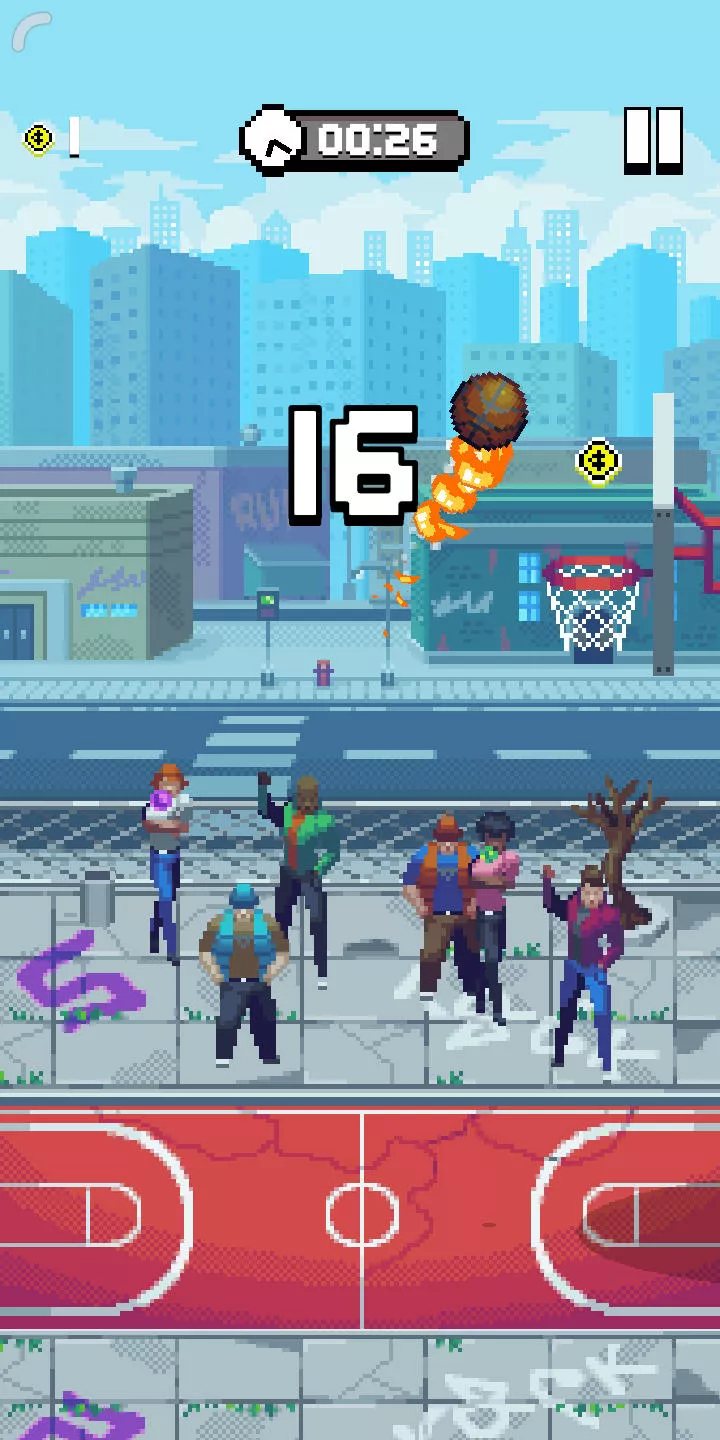Image resolution: width=720 pixels, height=1440 pixels.
Task: Pause the game with the pause button
Action: (x=653, y=140)
